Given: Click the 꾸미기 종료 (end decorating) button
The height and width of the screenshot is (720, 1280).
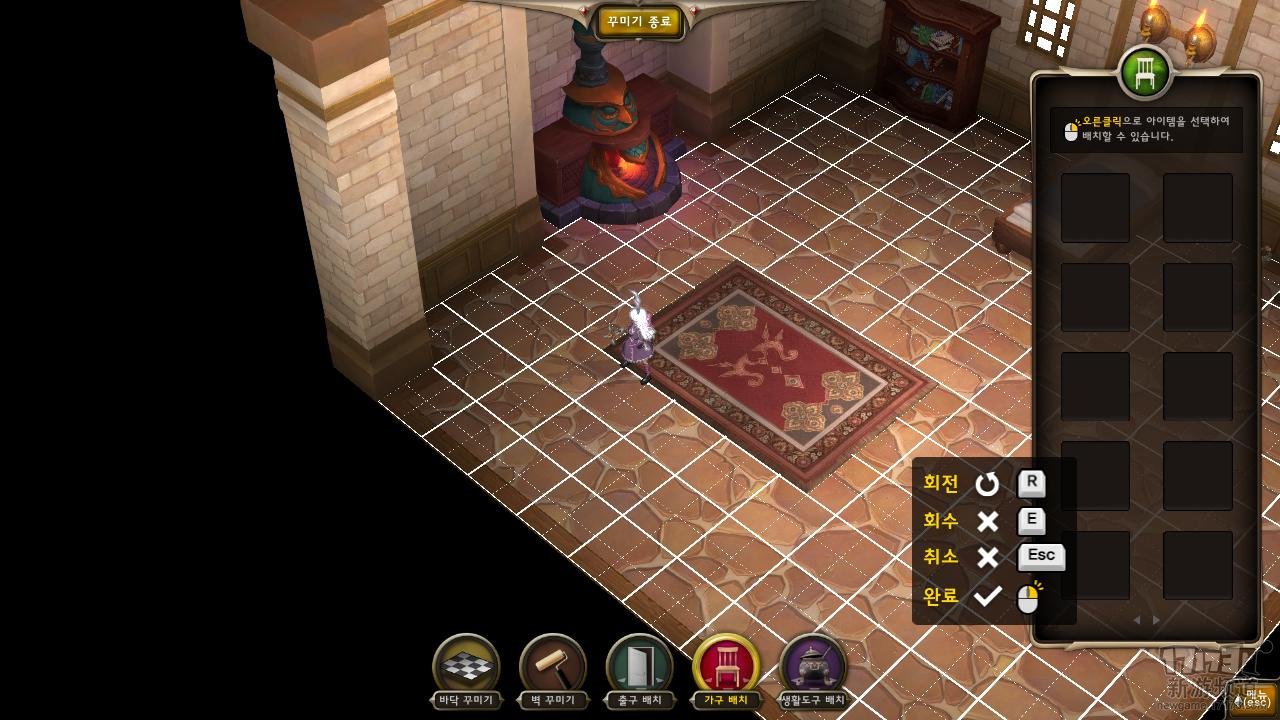Looking at the screenshot, I should pyautogui.click(x=640, y=22).
